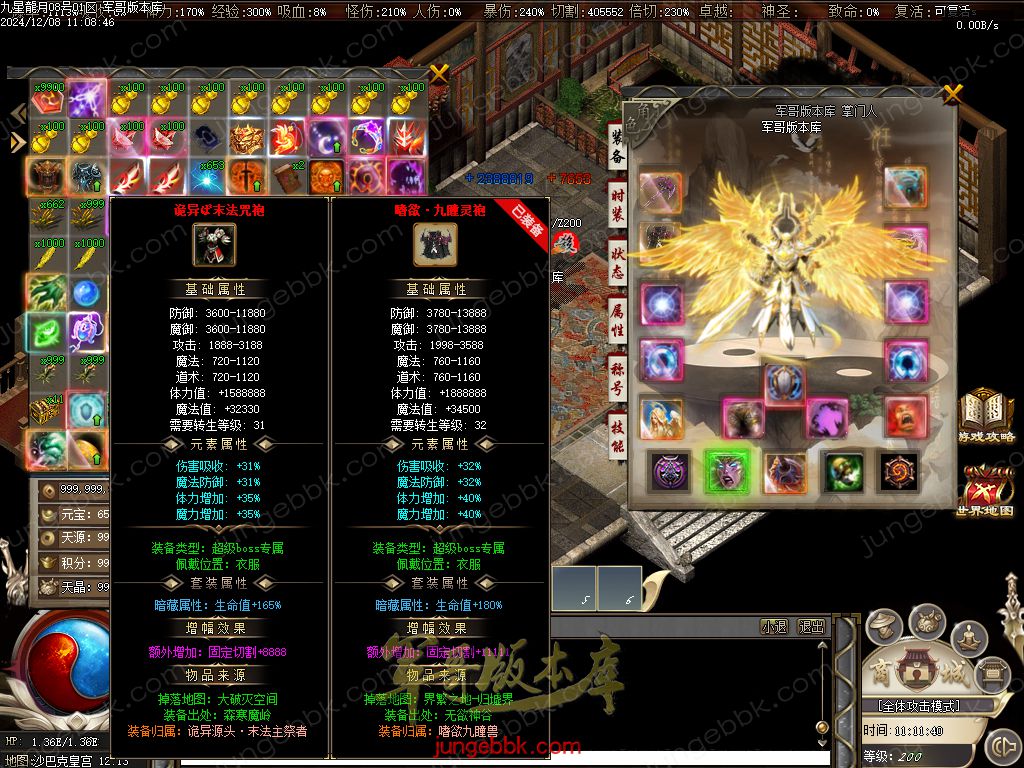
Task: Click the 退出 exit game button
Action: pos(811,627)
